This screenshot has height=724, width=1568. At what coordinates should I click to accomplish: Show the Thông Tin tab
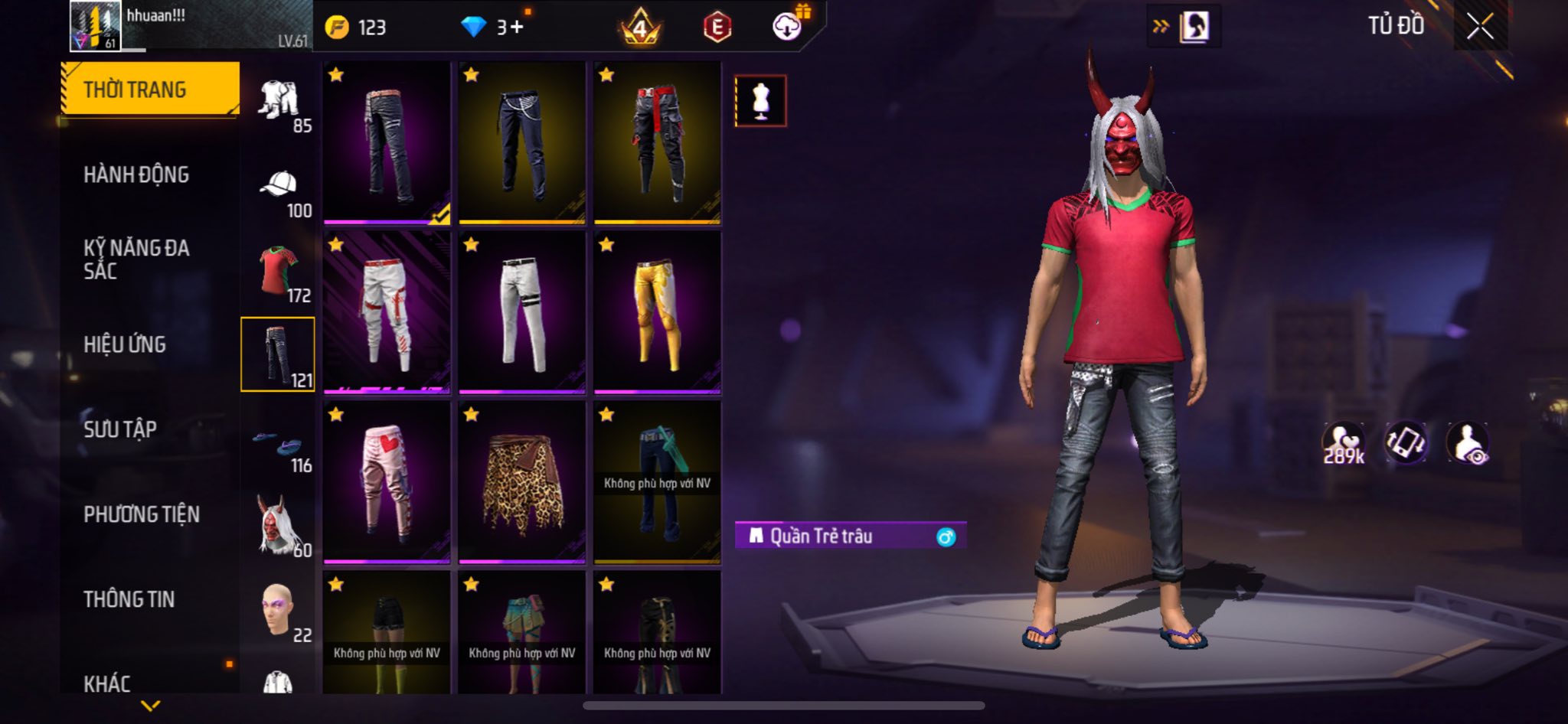pyautogui.click(x=129, y=599)
